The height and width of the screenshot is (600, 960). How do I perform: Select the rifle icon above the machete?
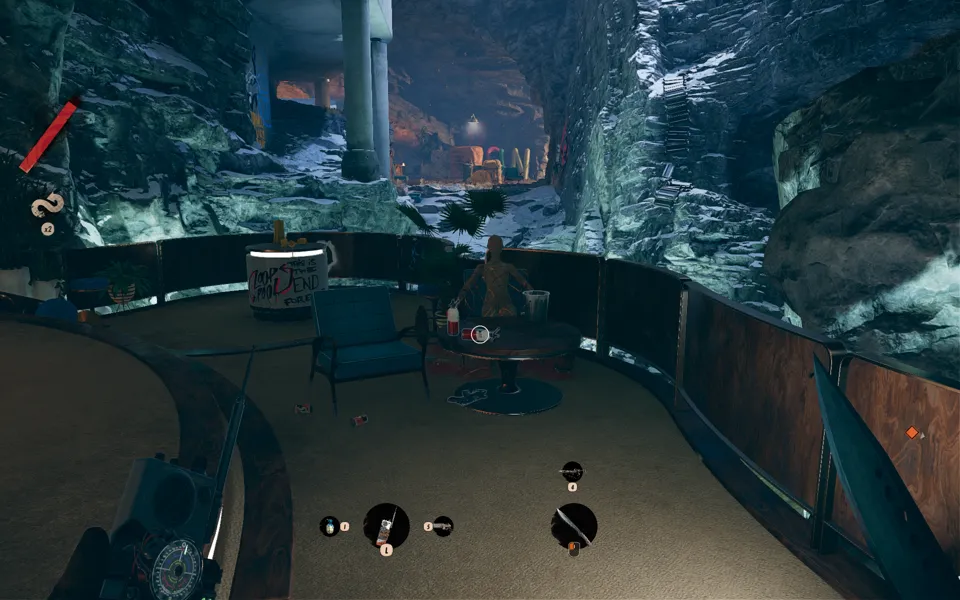(572, 470)
